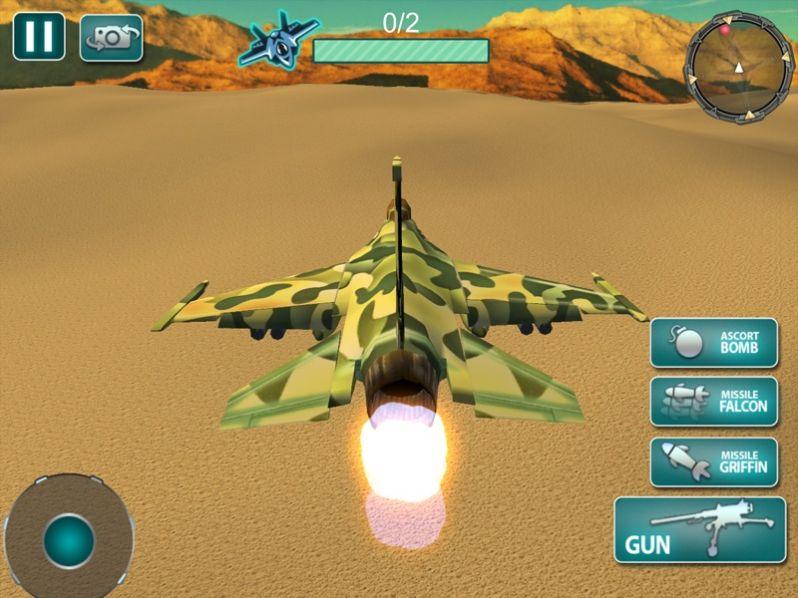
Task: Click the circular radar minimap
Action: tap(738, 67)
